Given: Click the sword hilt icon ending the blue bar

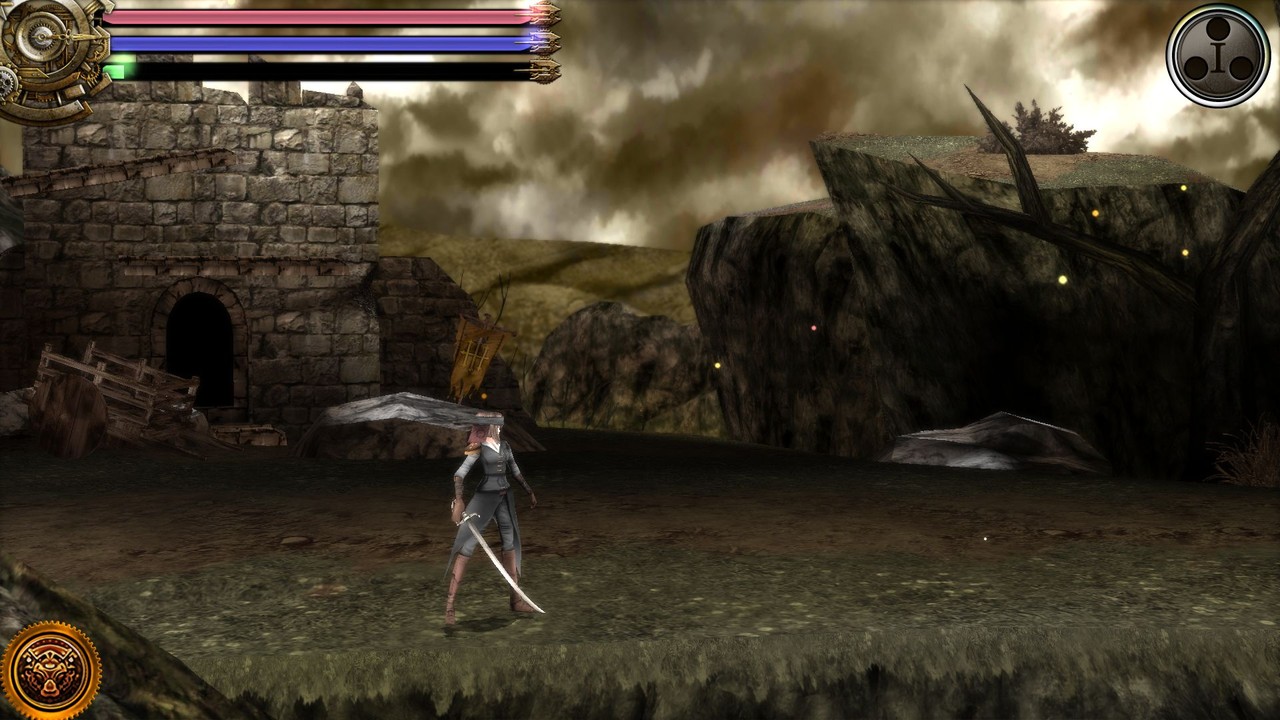Looking at the screenshot, I should click(x=545, y=41).
